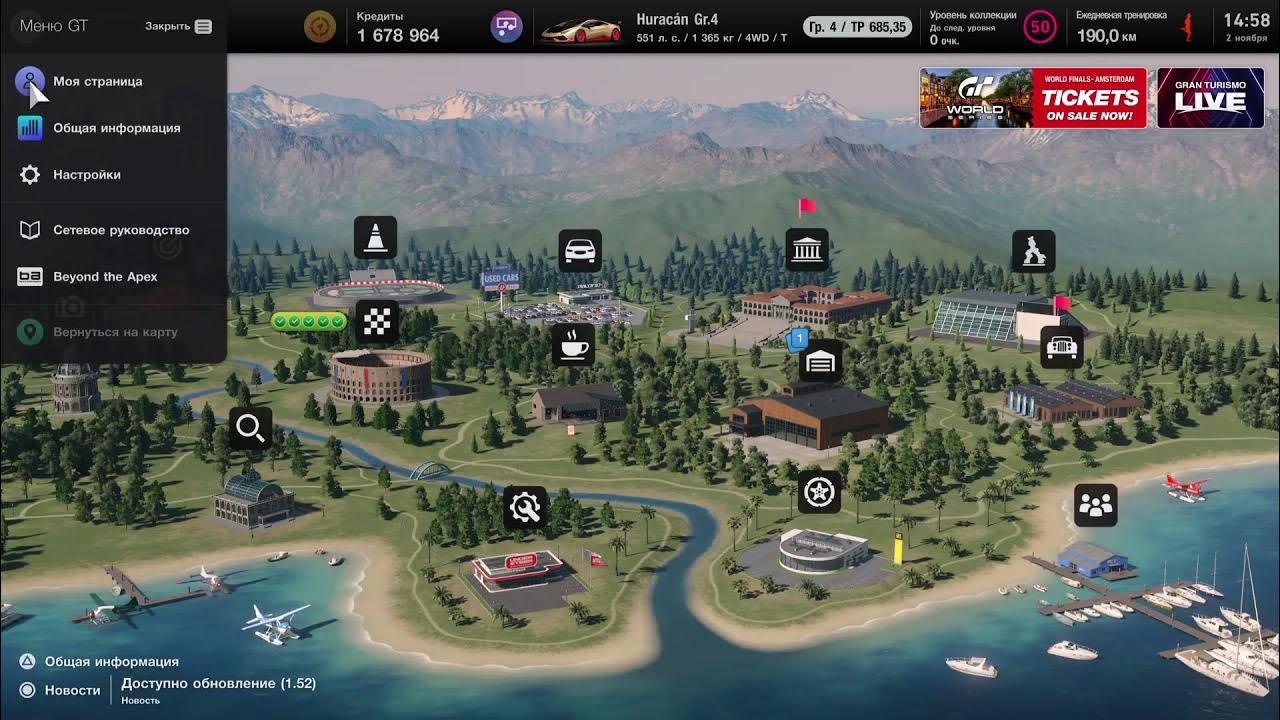Image resolution: width=1280 pixels, height=720 pixels.
Task: Open the wheel rim GT Auto icon
Action: pyautogui.click(x=820, y=491)
